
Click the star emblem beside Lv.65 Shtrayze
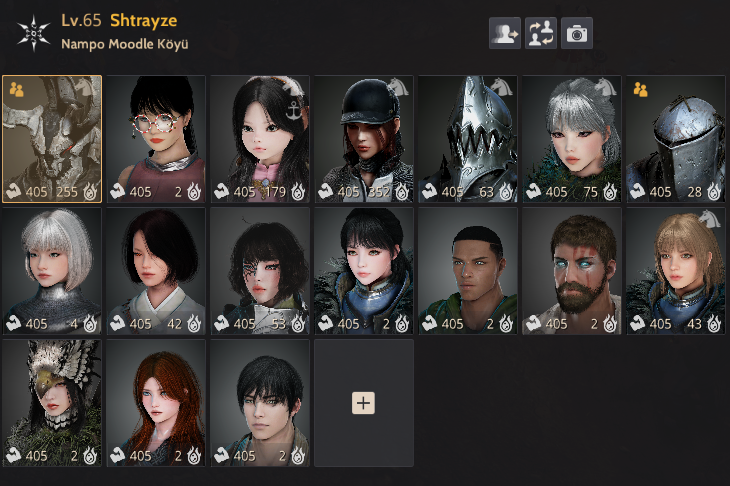(x=33, y=31)
